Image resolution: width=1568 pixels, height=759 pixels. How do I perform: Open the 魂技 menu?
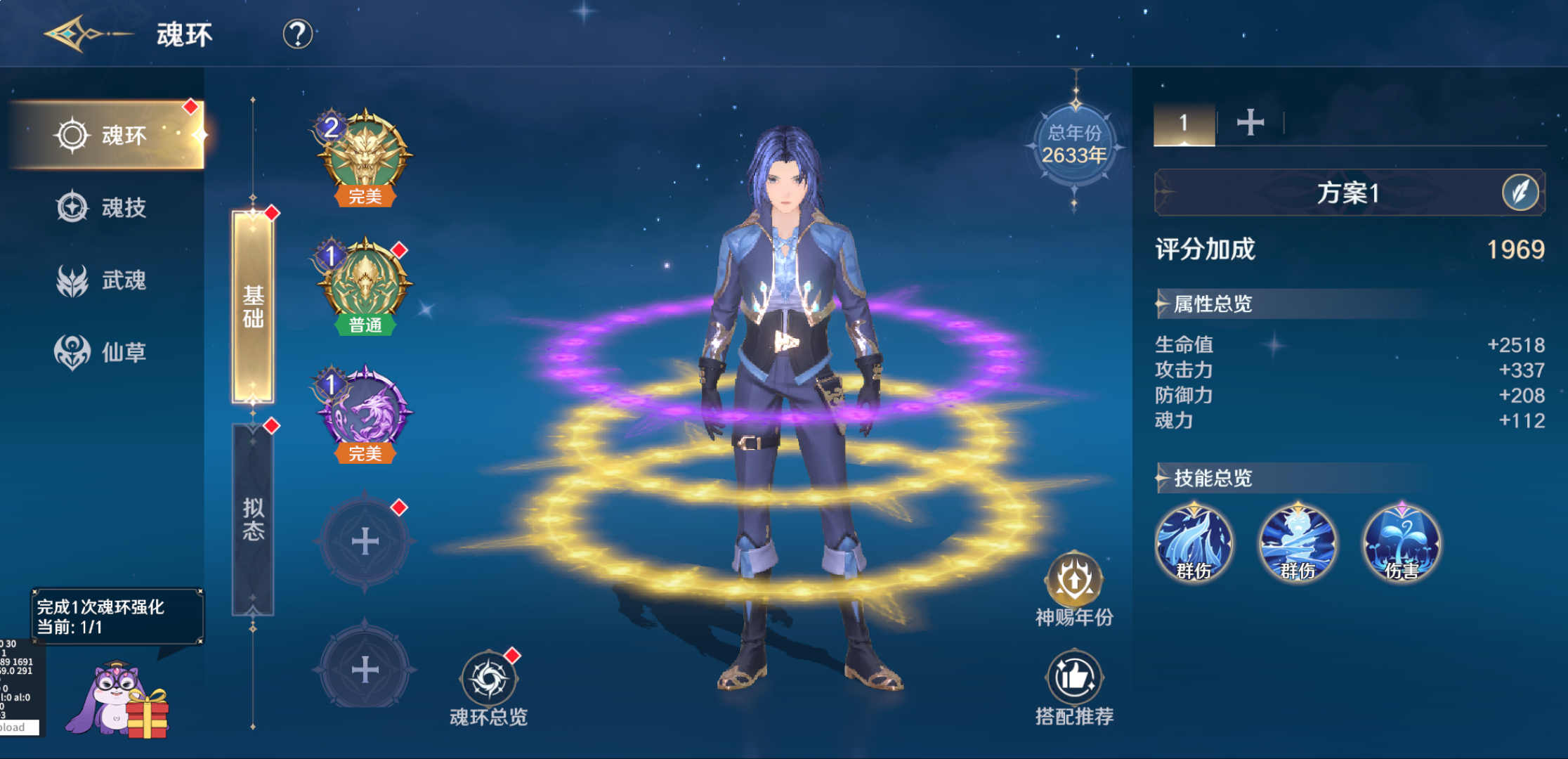coord(105,207)
